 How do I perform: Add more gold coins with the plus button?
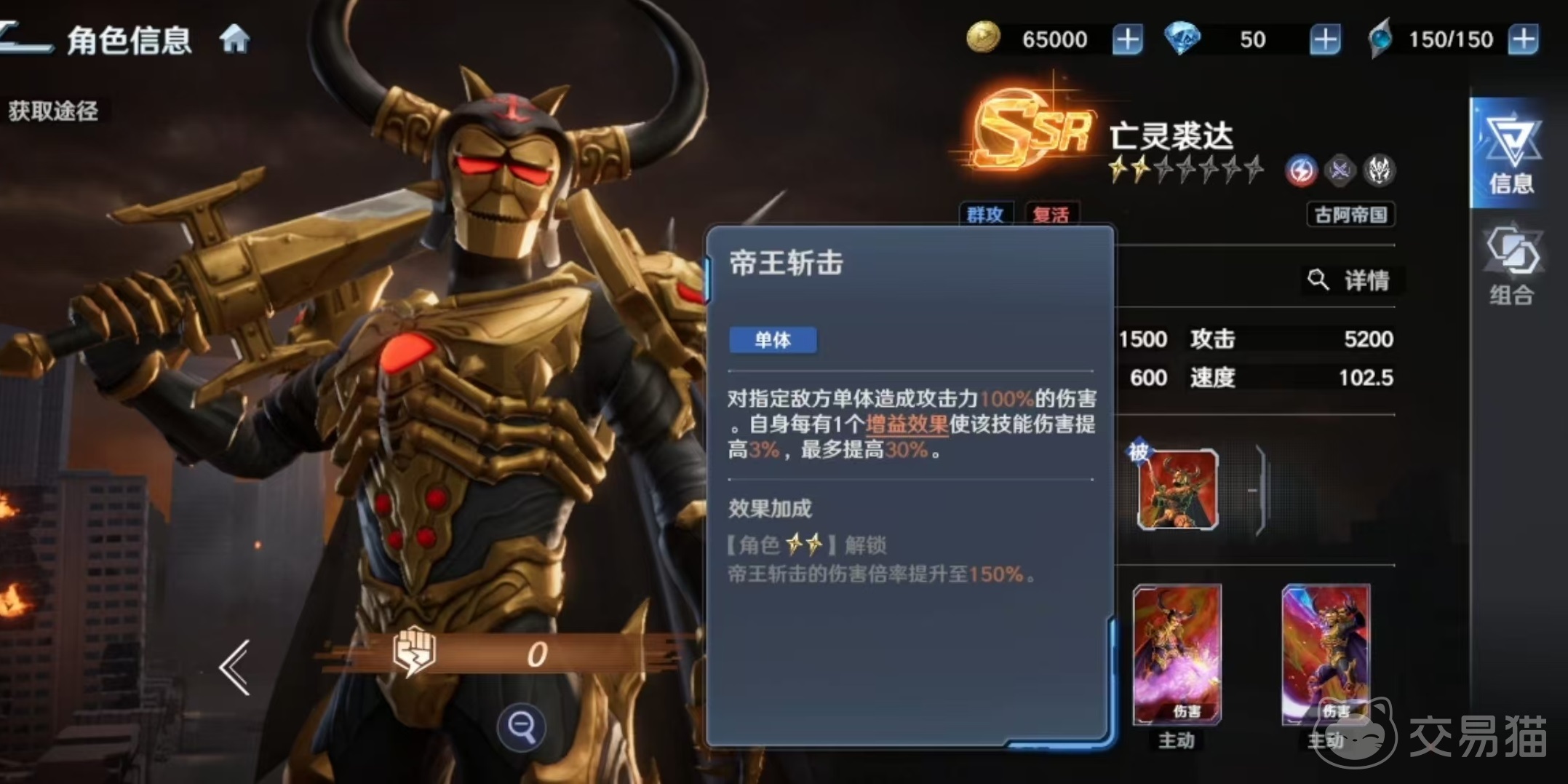[x=1127, y=39]
